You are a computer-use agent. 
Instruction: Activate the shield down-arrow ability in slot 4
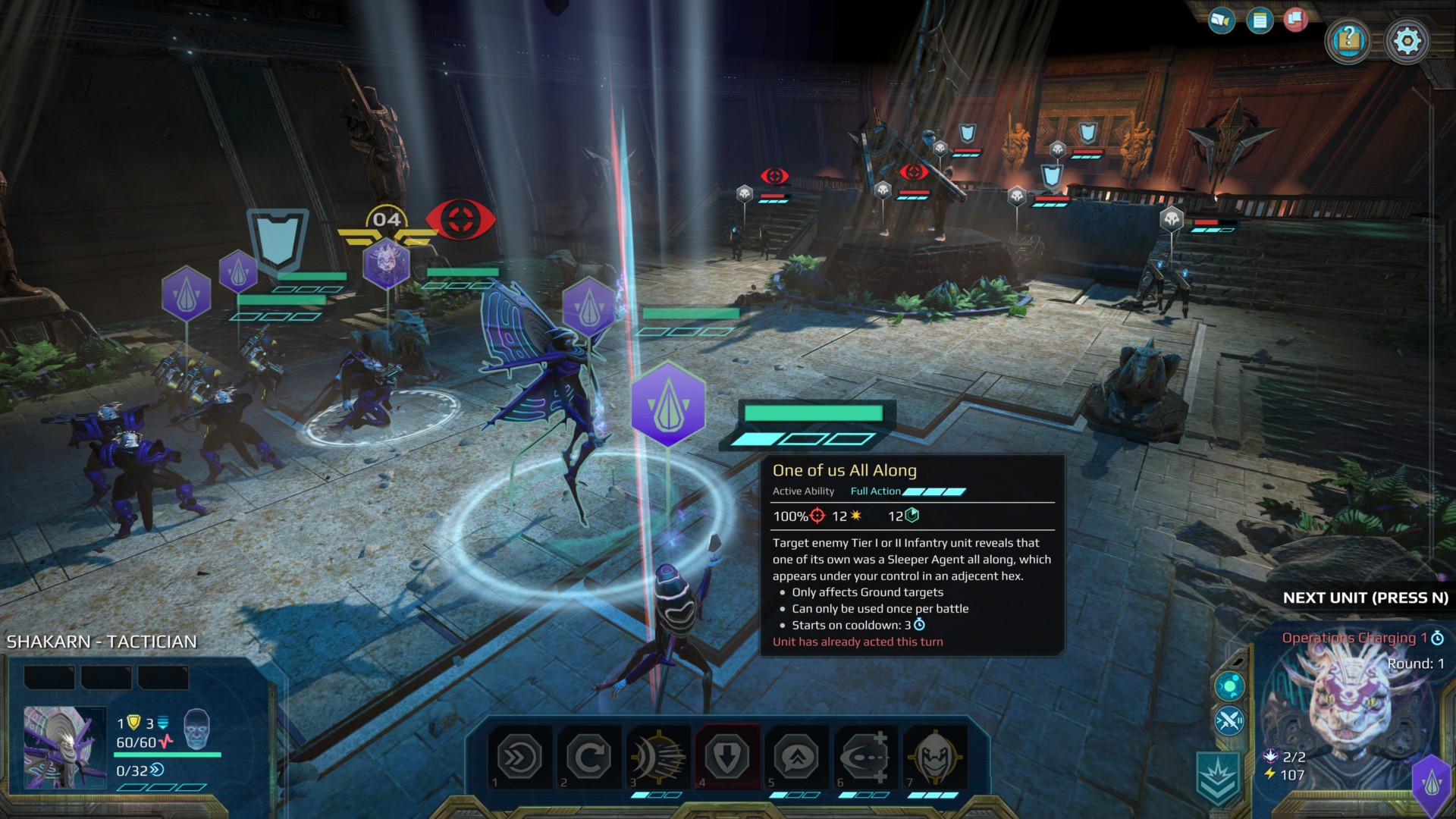point(727,757)
